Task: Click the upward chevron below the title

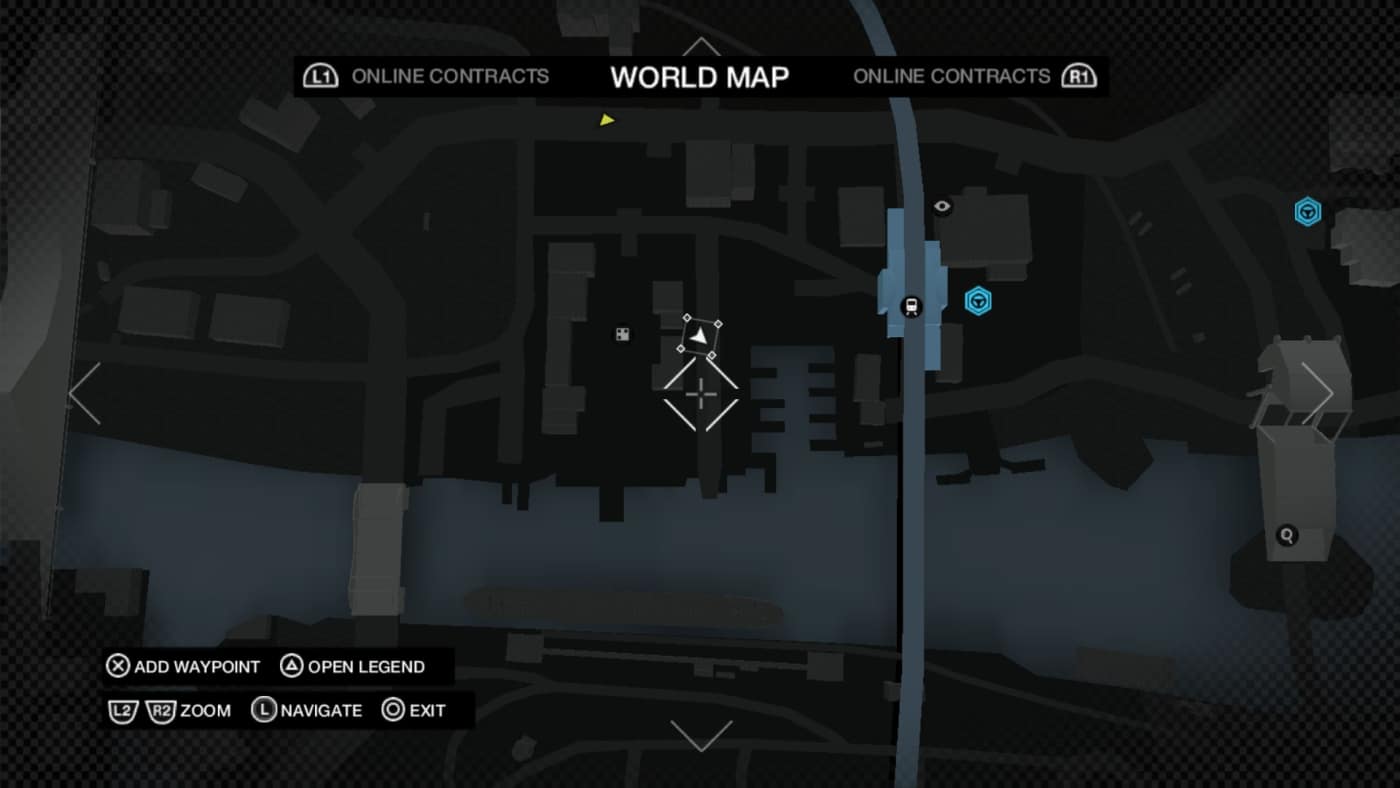Action: [x=700, y=45]
